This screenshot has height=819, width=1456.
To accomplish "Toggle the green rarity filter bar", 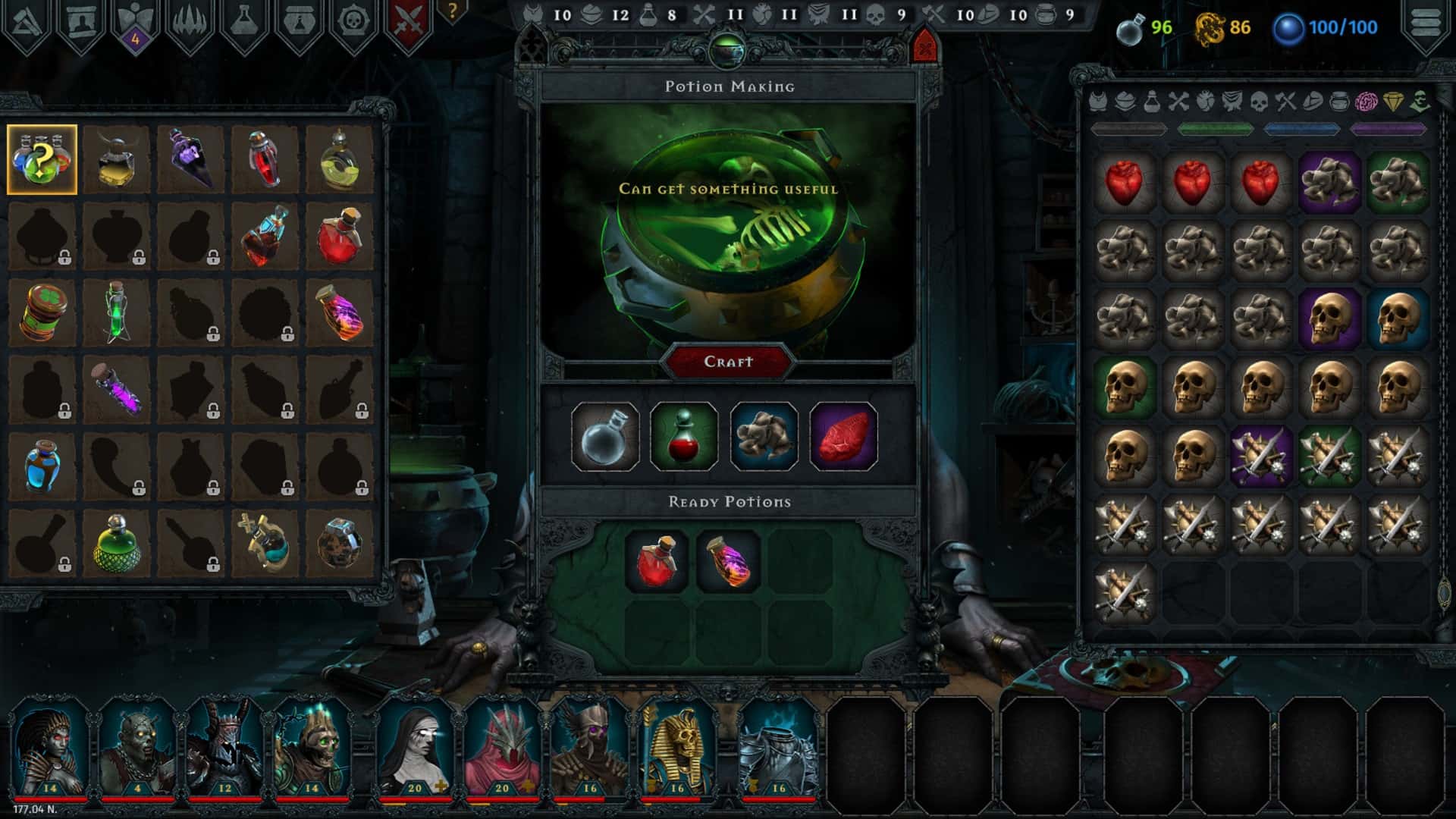I will pos(1215,129).
